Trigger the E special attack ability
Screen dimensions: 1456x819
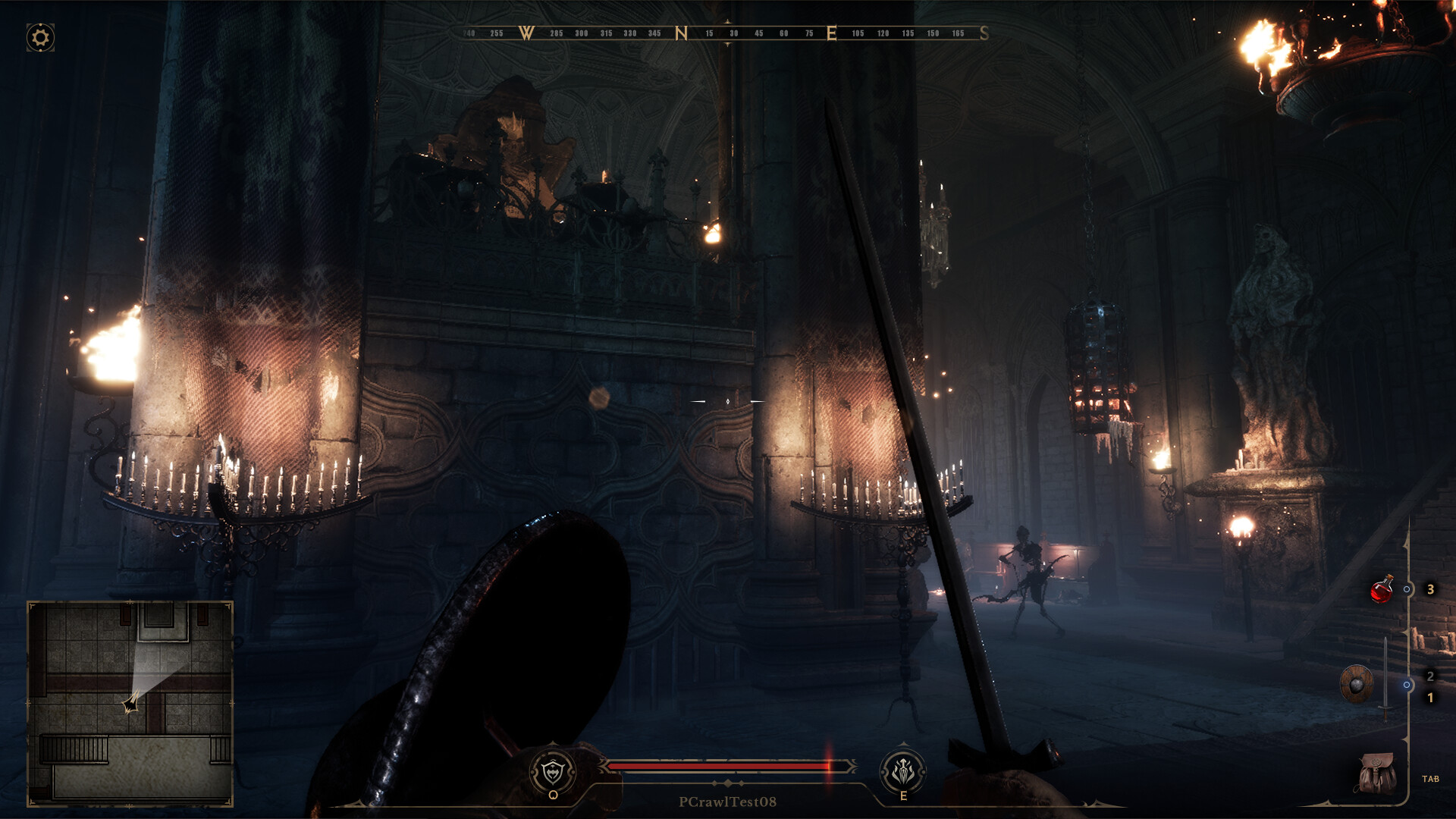(902, 770)
